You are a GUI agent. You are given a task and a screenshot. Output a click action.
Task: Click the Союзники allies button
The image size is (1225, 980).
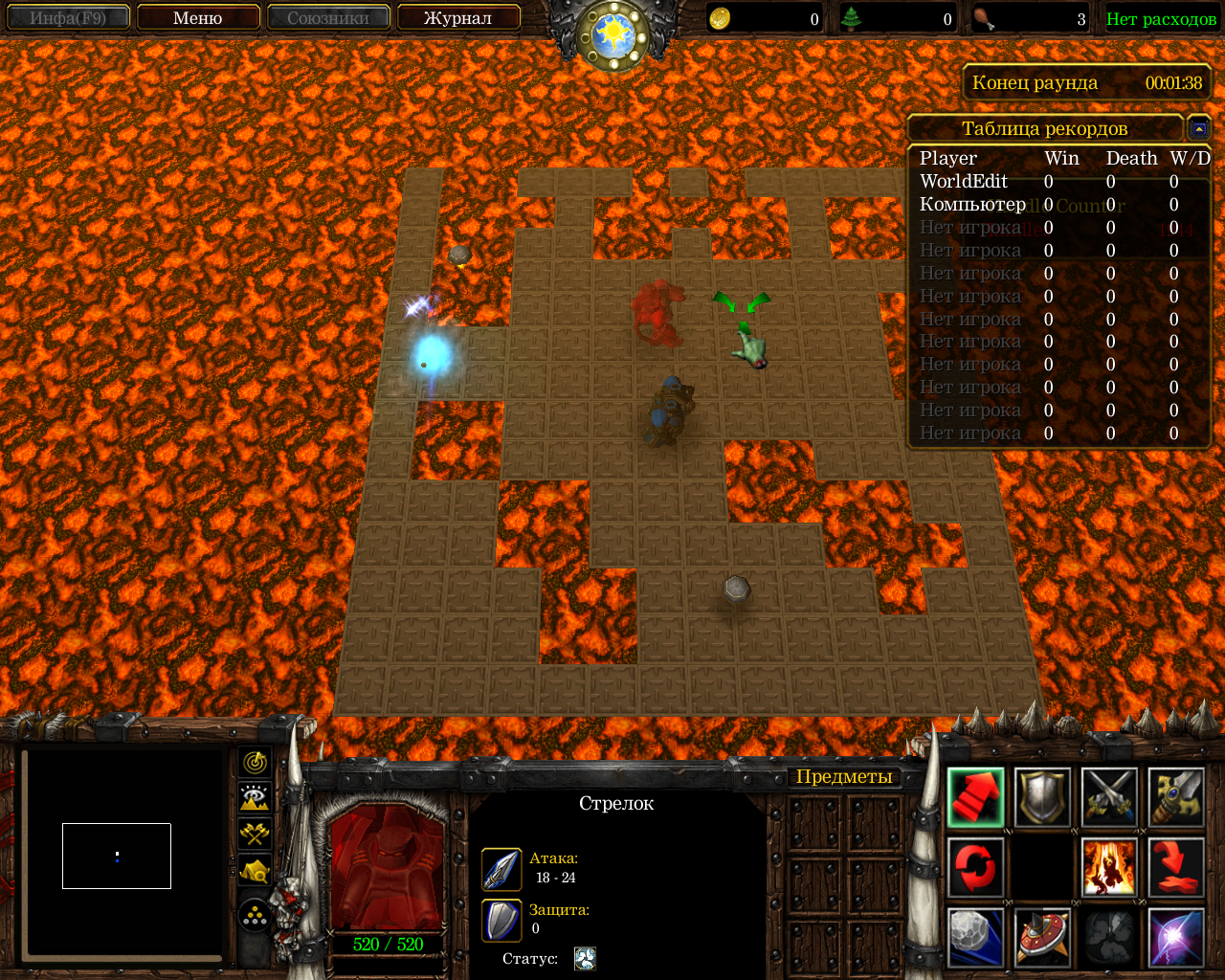(328, 18)
